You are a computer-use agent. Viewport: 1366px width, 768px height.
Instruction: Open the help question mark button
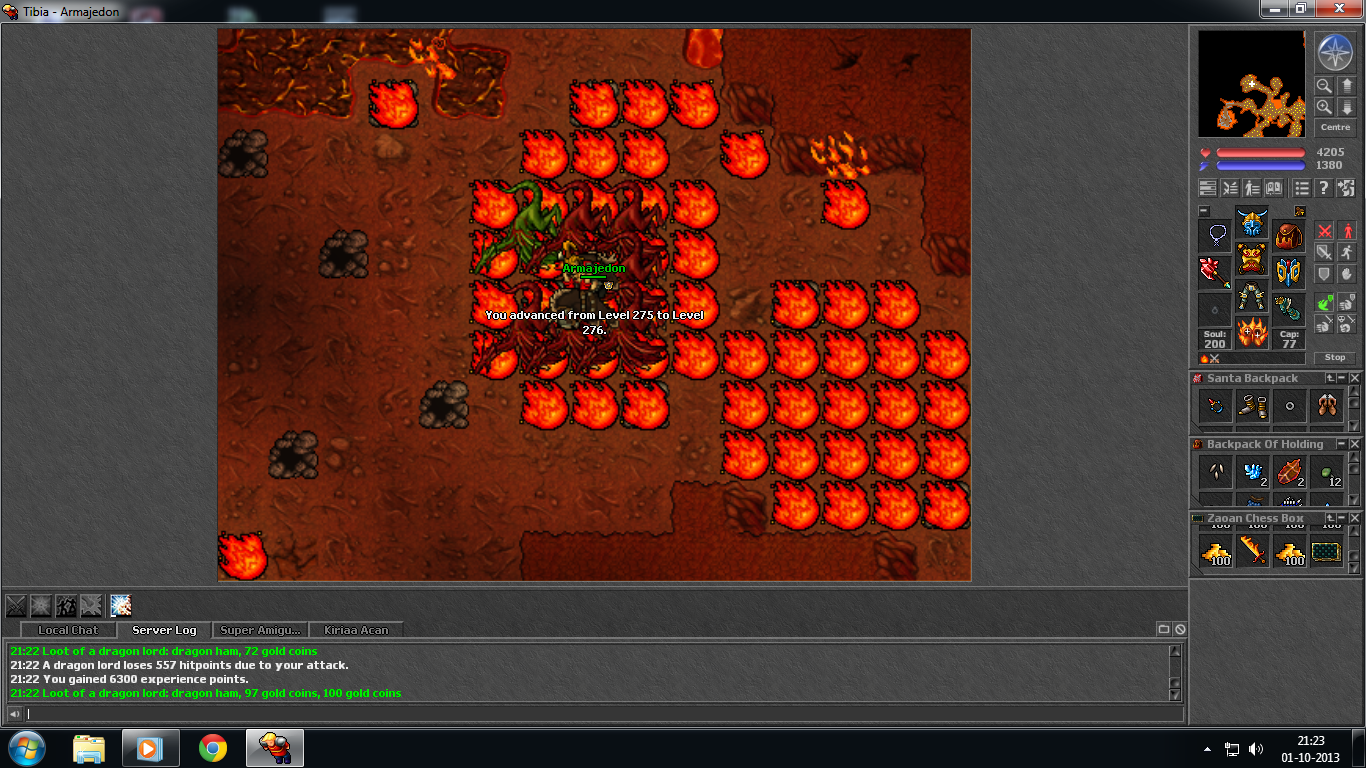(x=1323, y=188)
